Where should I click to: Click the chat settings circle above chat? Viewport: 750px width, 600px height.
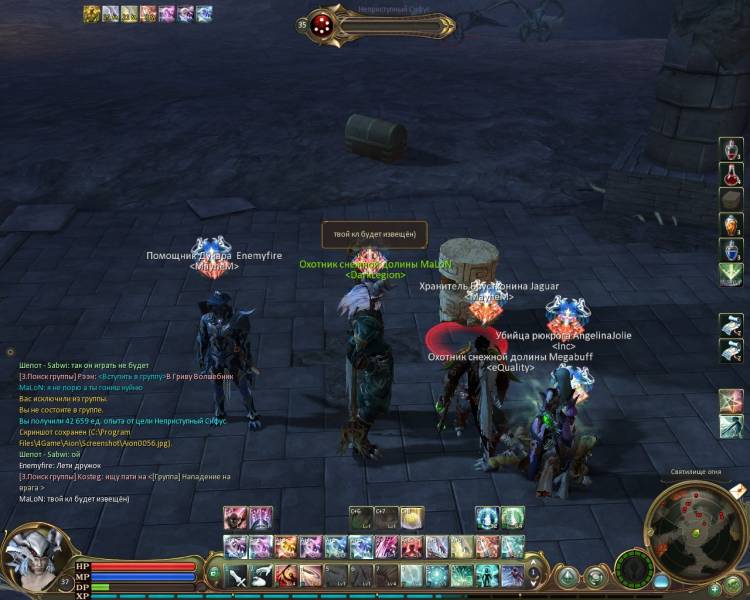(11, 352)
